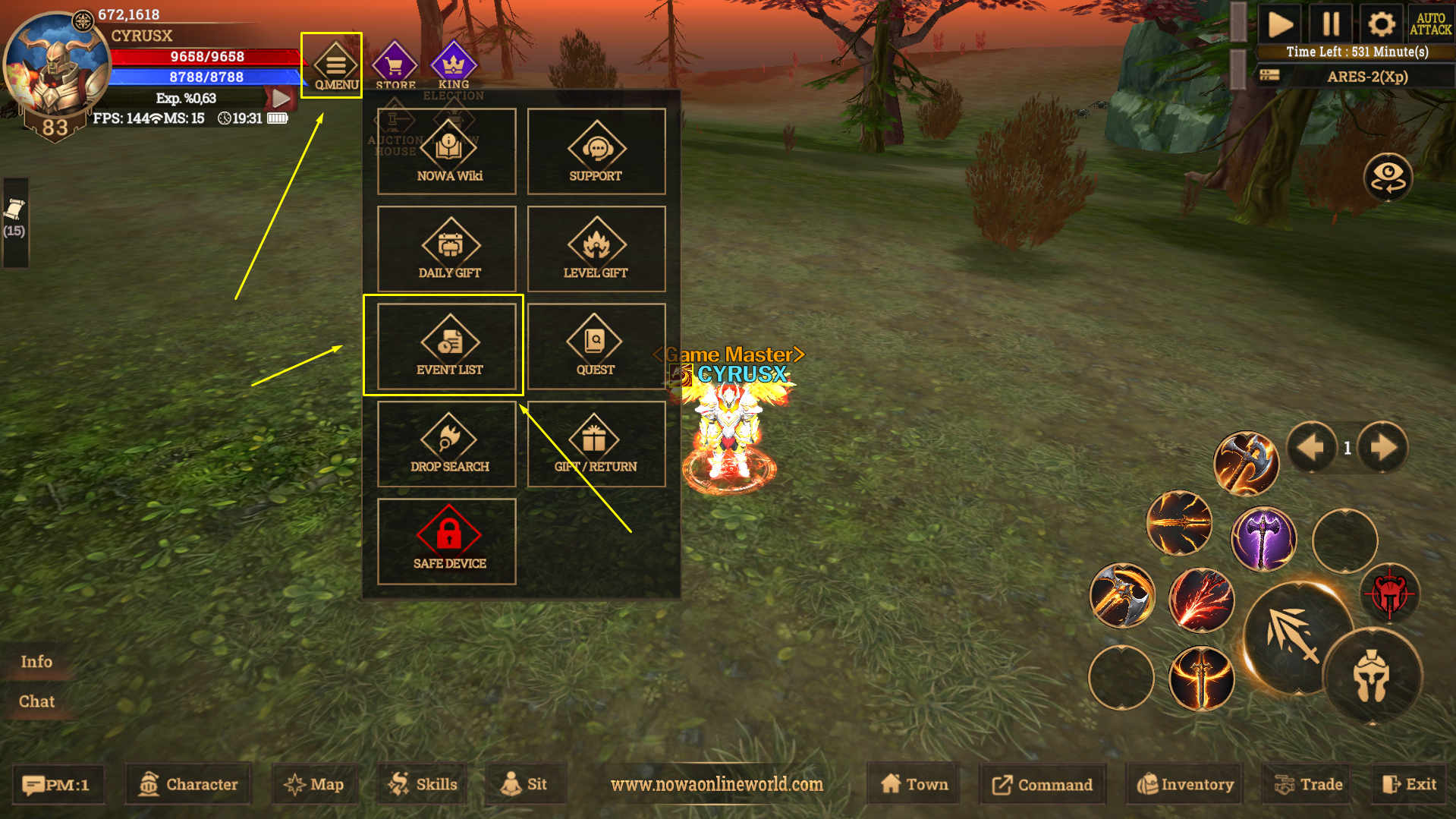Open the Character sheet
1456x819 pixels.
tap(189, 784)
